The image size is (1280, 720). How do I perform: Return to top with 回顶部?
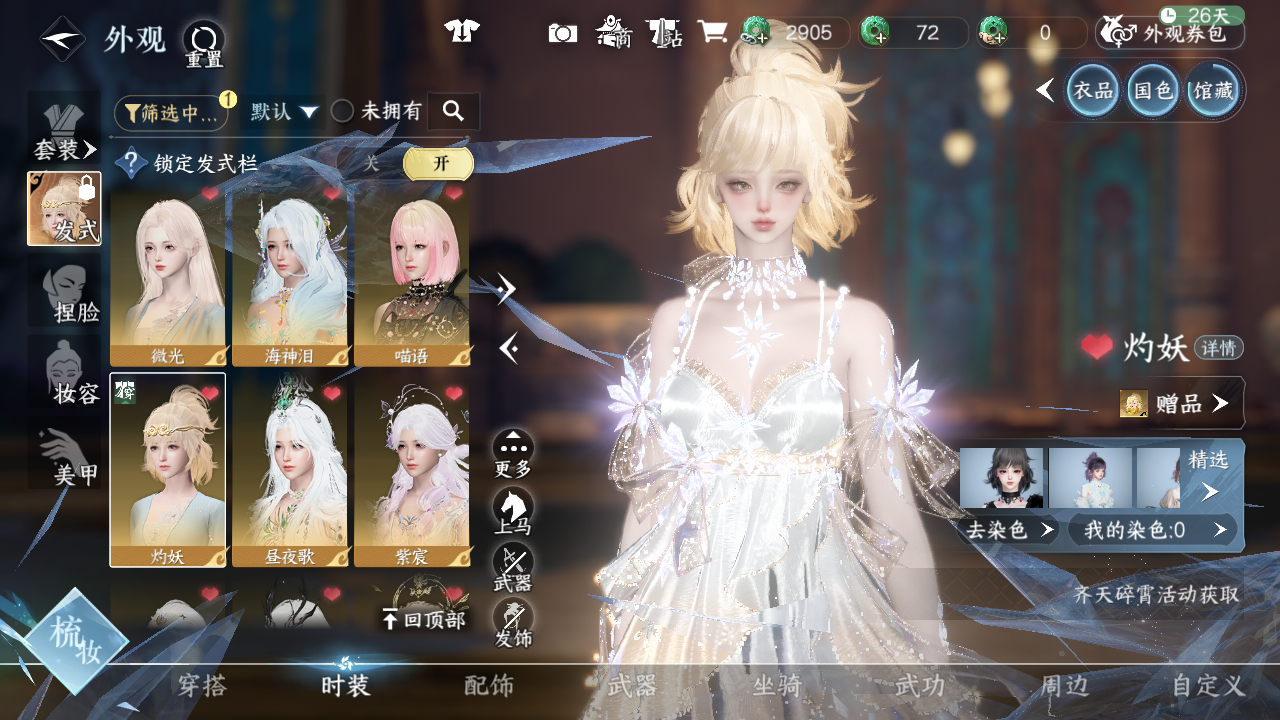[424, 620]
